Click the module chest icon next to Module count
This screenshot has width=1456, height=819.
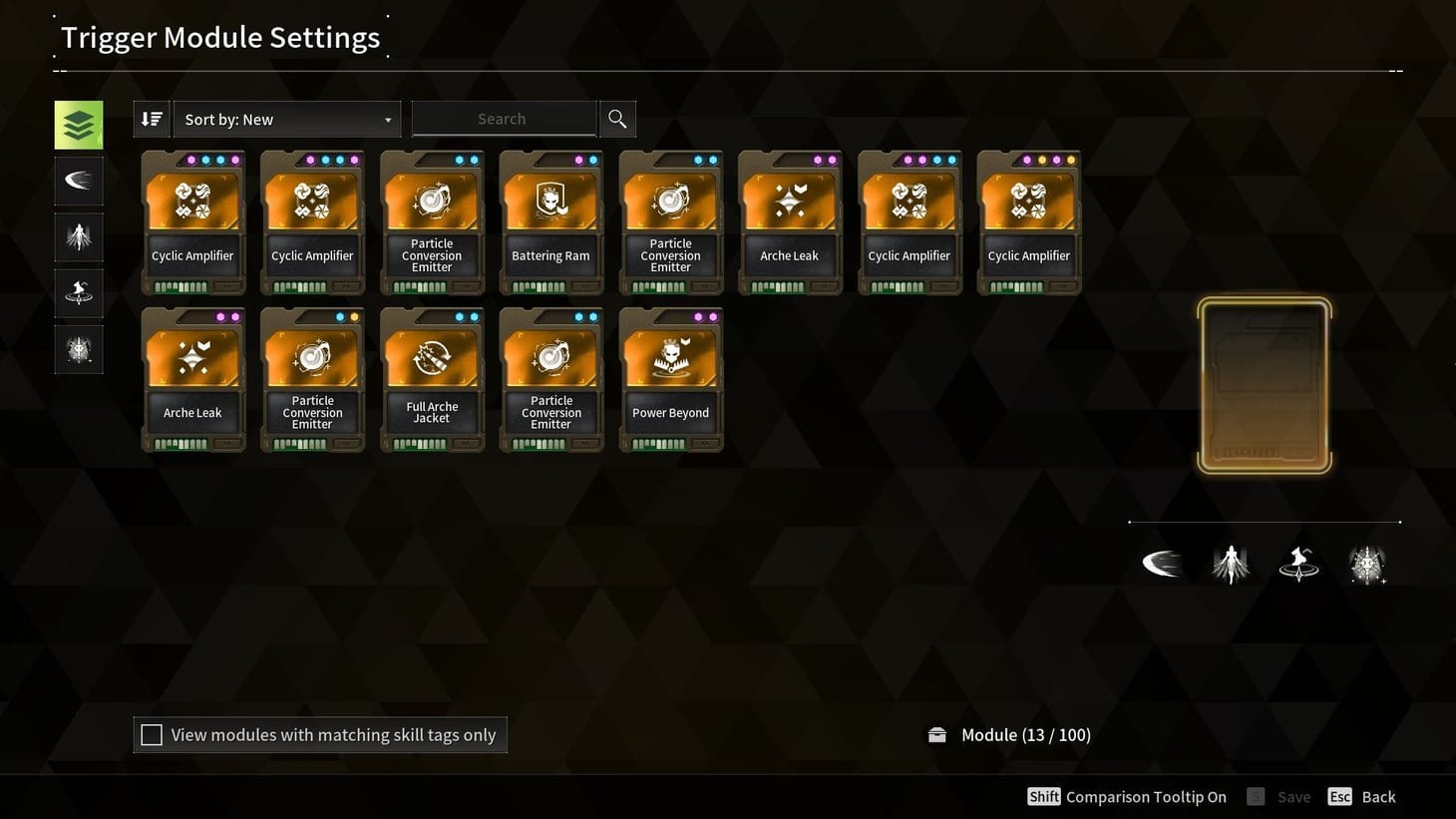936,733
